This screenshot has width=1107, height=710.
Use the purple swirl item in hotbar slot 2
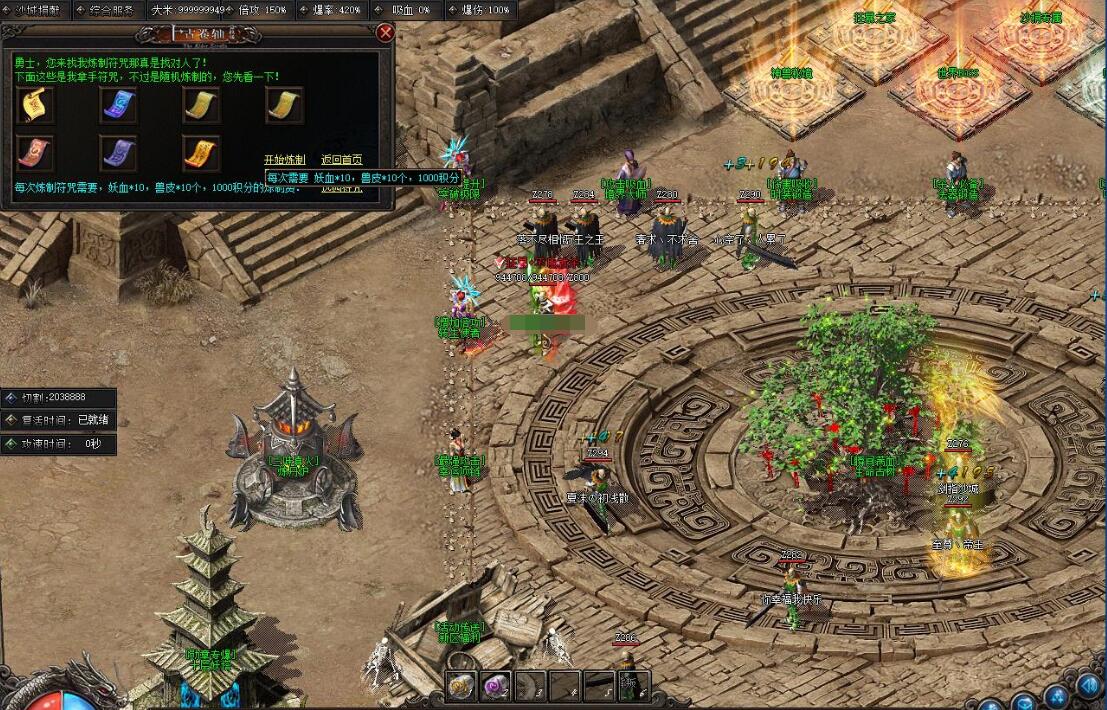495,685
